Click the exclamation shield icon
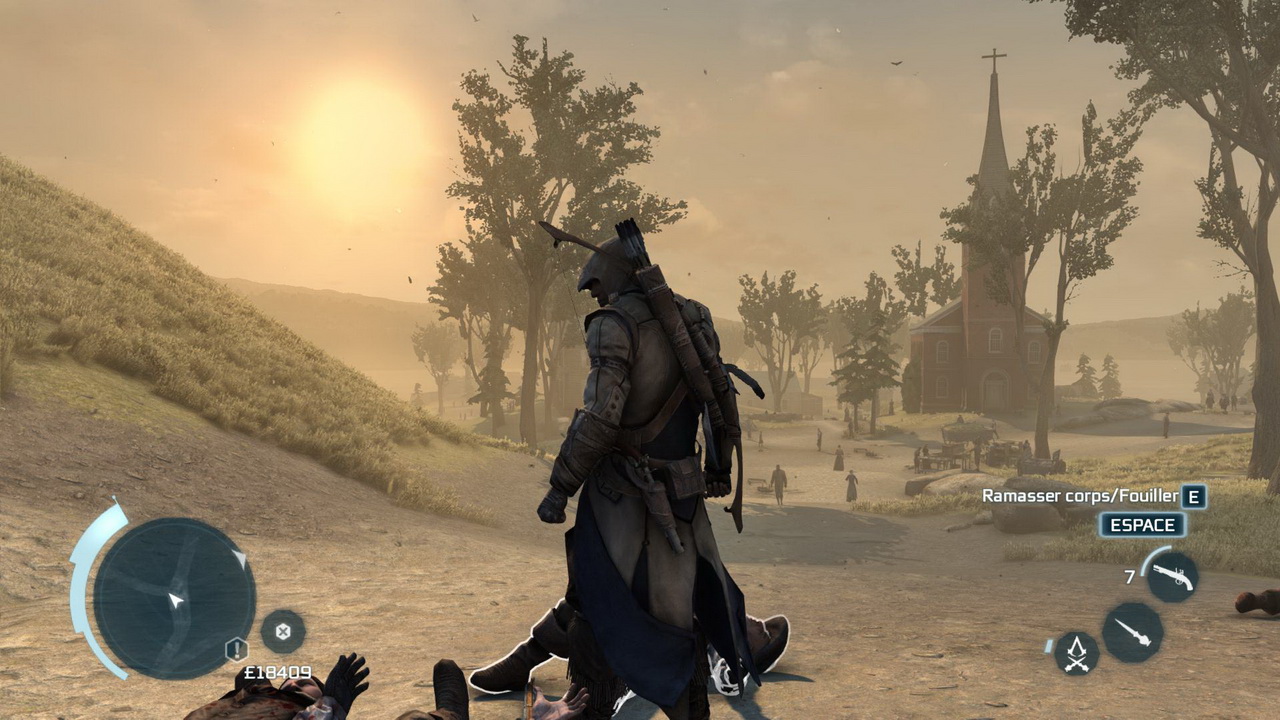Viewport: 1280px width, 720px height. point(237,649)
